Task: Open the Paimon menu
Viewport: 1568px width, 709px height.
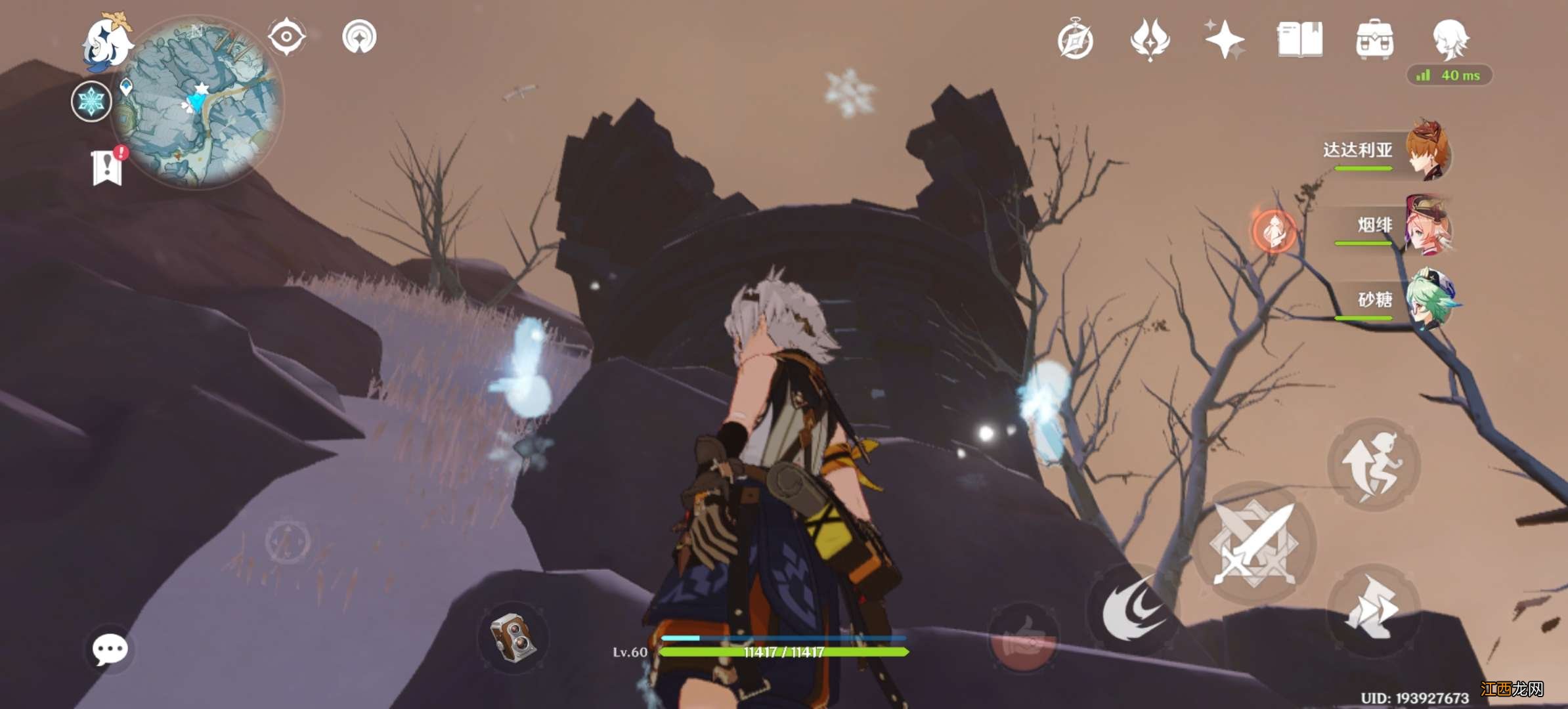Action: (106, 42)
